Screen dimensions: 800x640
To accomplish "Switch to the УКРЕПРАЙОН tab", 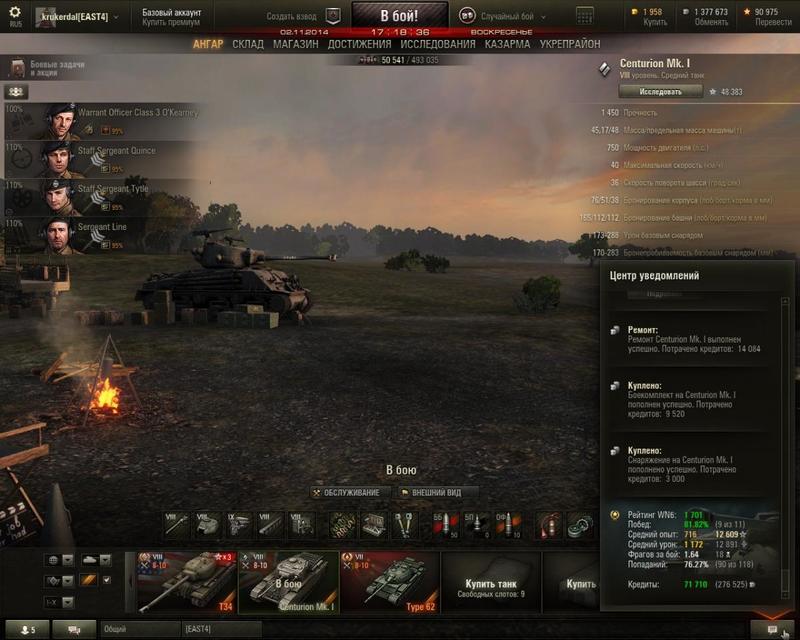I will tap(570, 45).
